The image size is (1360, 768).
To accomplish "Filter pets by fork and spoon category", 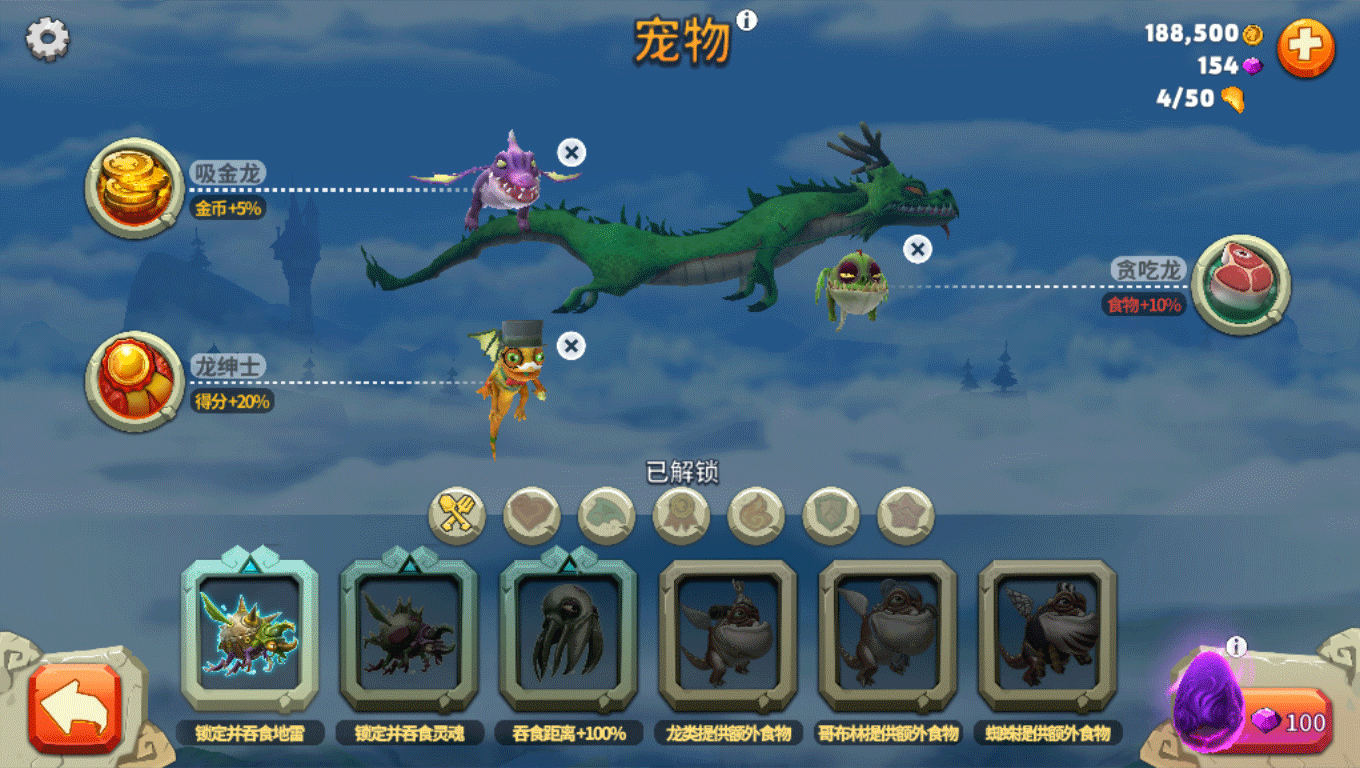I will pos(457,516).
